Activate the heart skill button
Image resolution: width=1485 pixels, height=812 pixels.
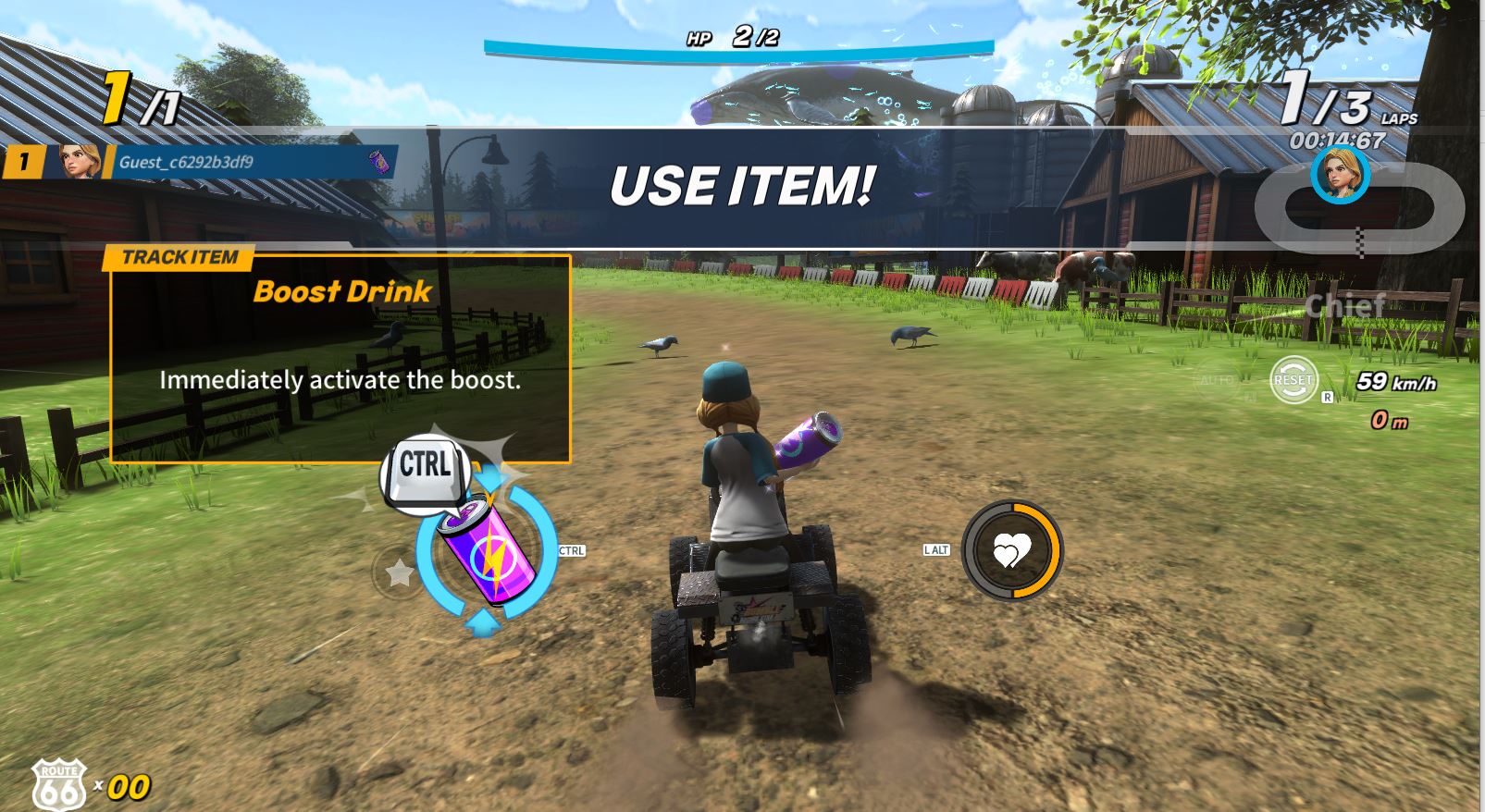(1011, 551)
